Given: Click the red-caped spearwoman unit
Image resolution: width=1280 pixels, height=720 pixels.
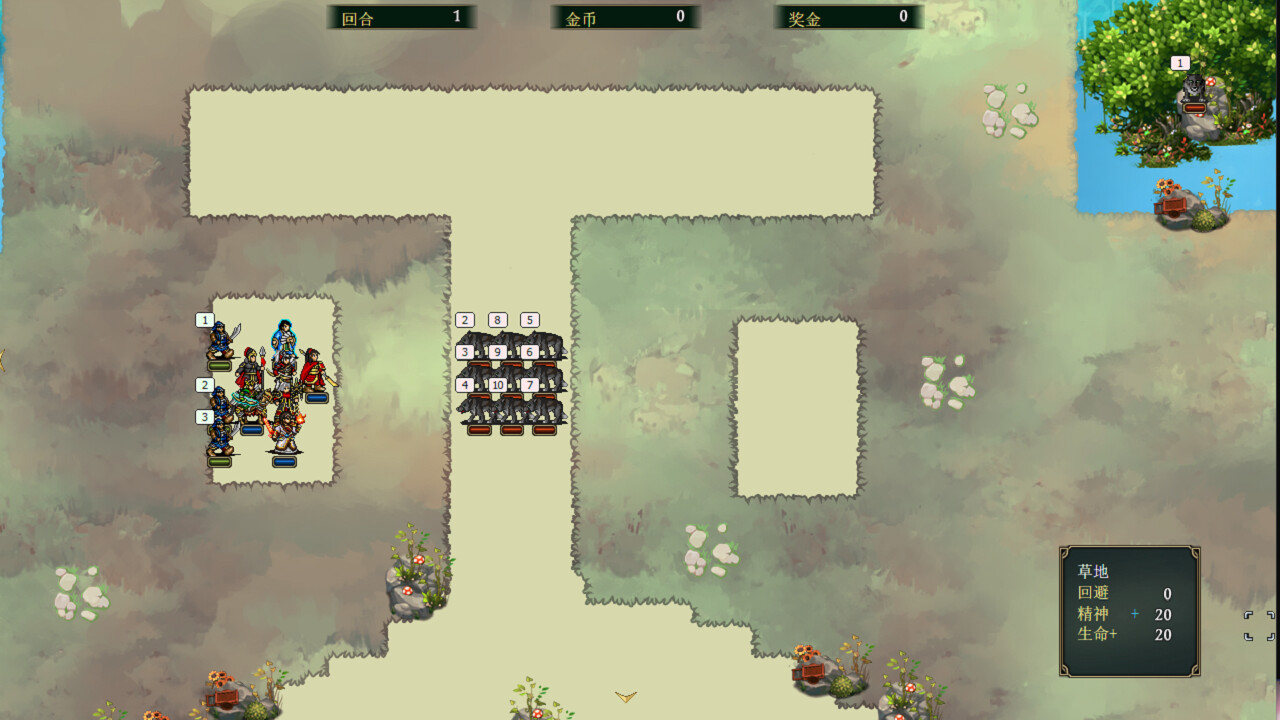Looking at the screenshot, I should [252, 367].
